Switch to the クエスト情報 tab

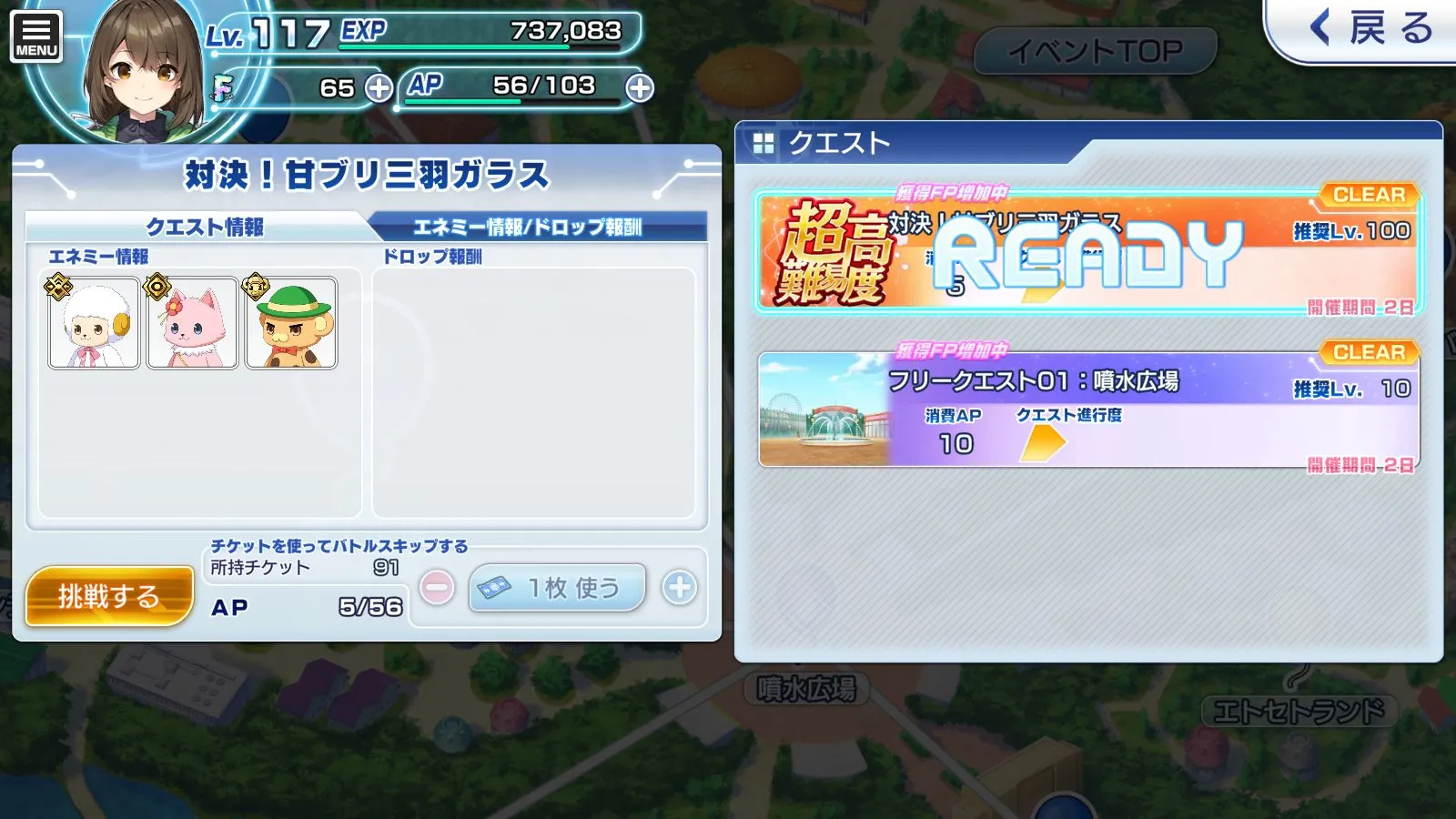(204, 227)
